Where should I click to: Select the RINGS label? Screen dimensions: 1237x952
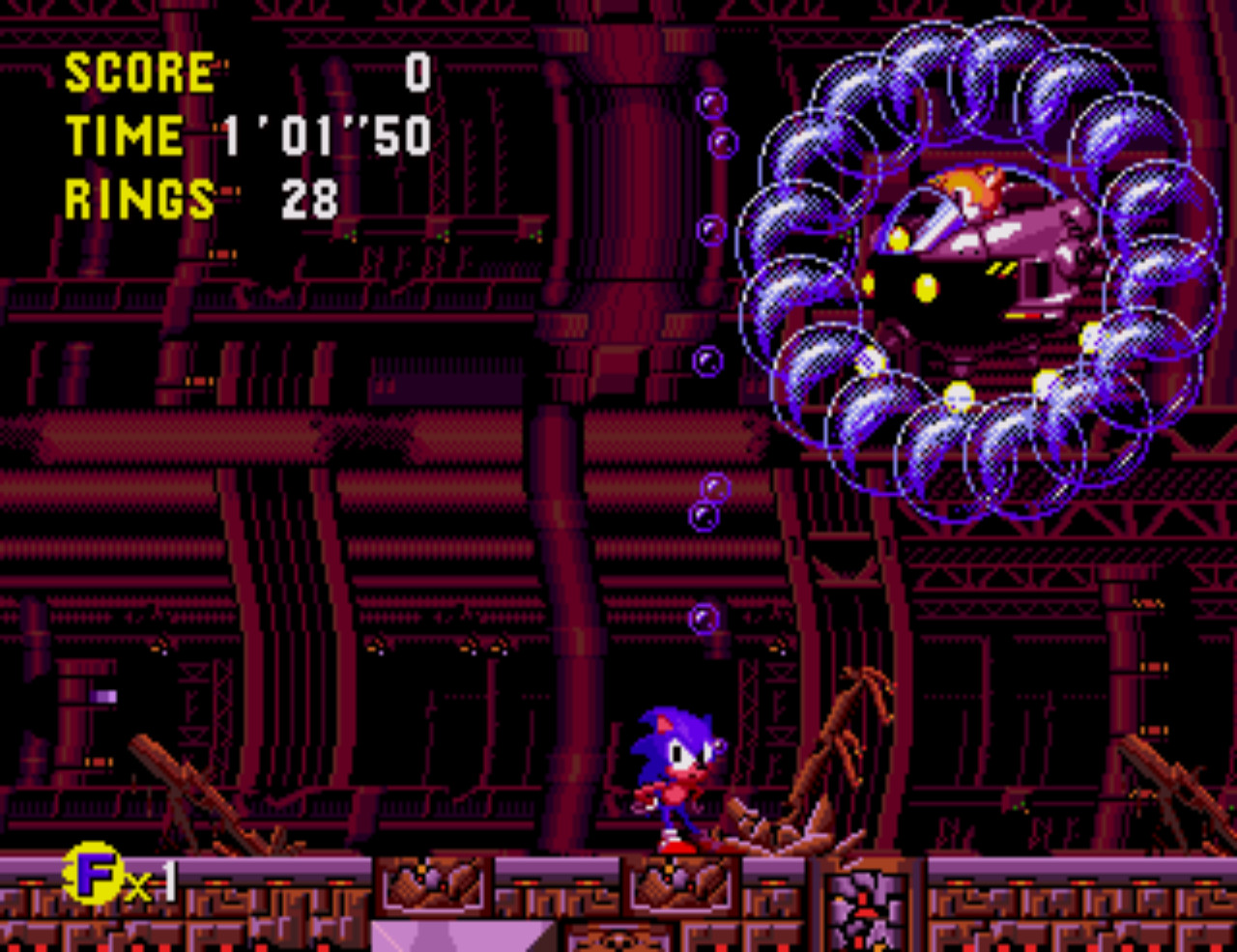pos(138,200)
